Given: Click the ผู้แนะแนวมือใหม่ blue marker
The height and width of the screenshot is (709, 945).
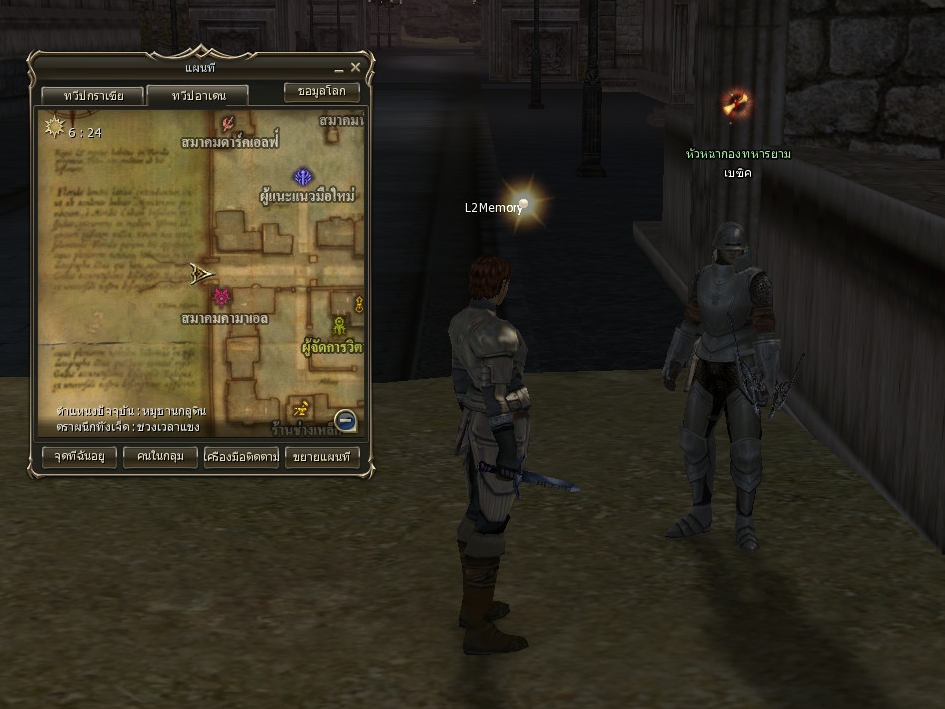Looking at the screenshot, I should (303, 177).
